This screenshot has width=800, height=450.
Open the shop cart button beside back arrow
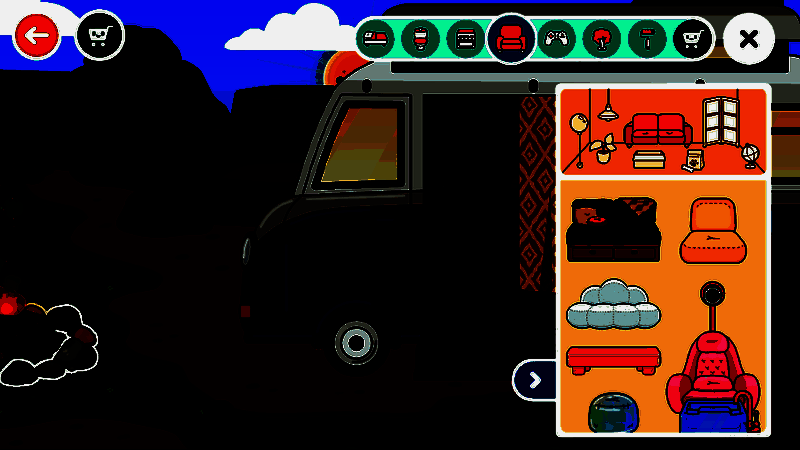99,36
